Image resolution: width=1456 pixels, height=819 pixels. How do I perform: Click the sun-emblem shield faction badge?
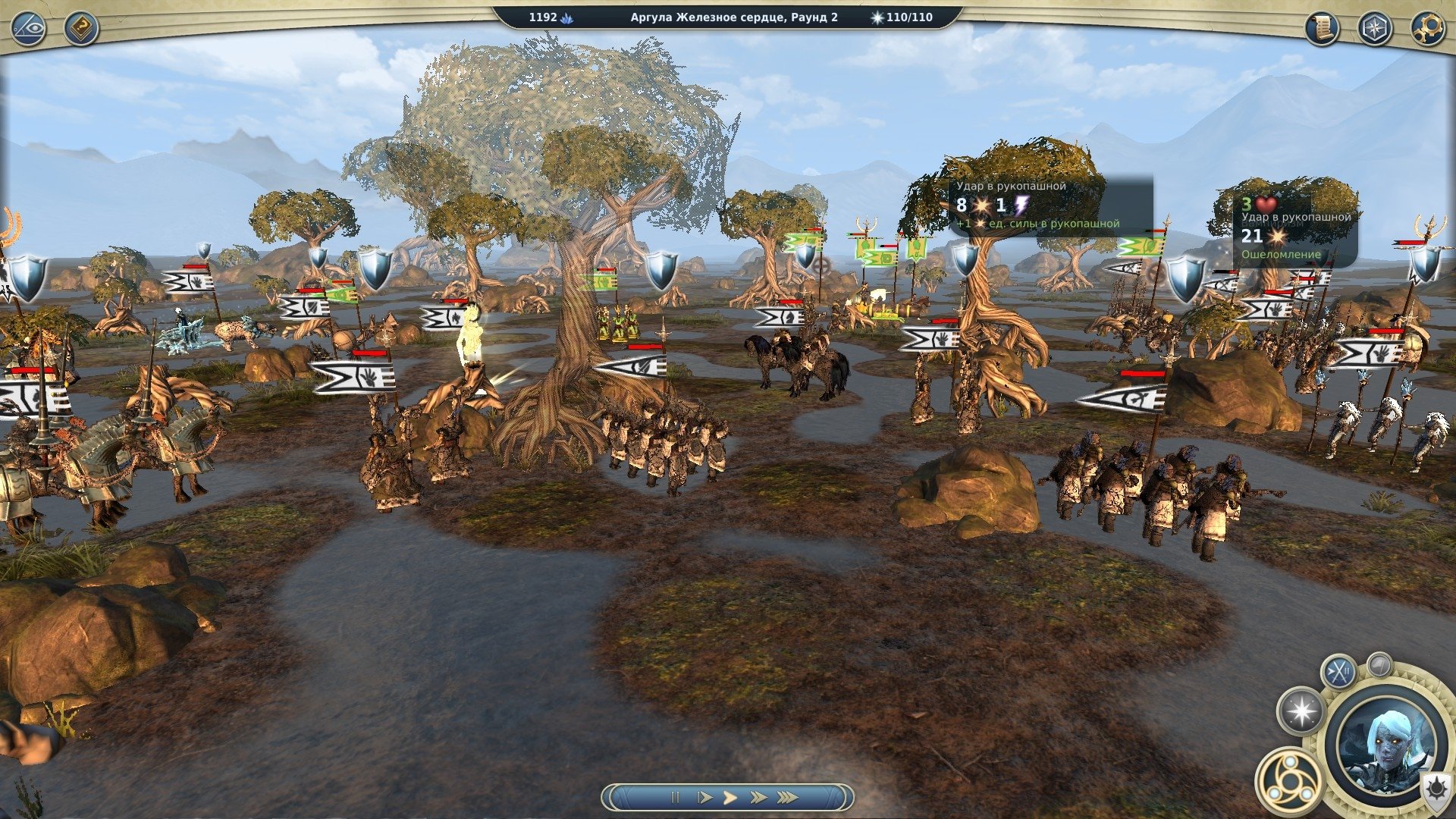coord(1436,789)
